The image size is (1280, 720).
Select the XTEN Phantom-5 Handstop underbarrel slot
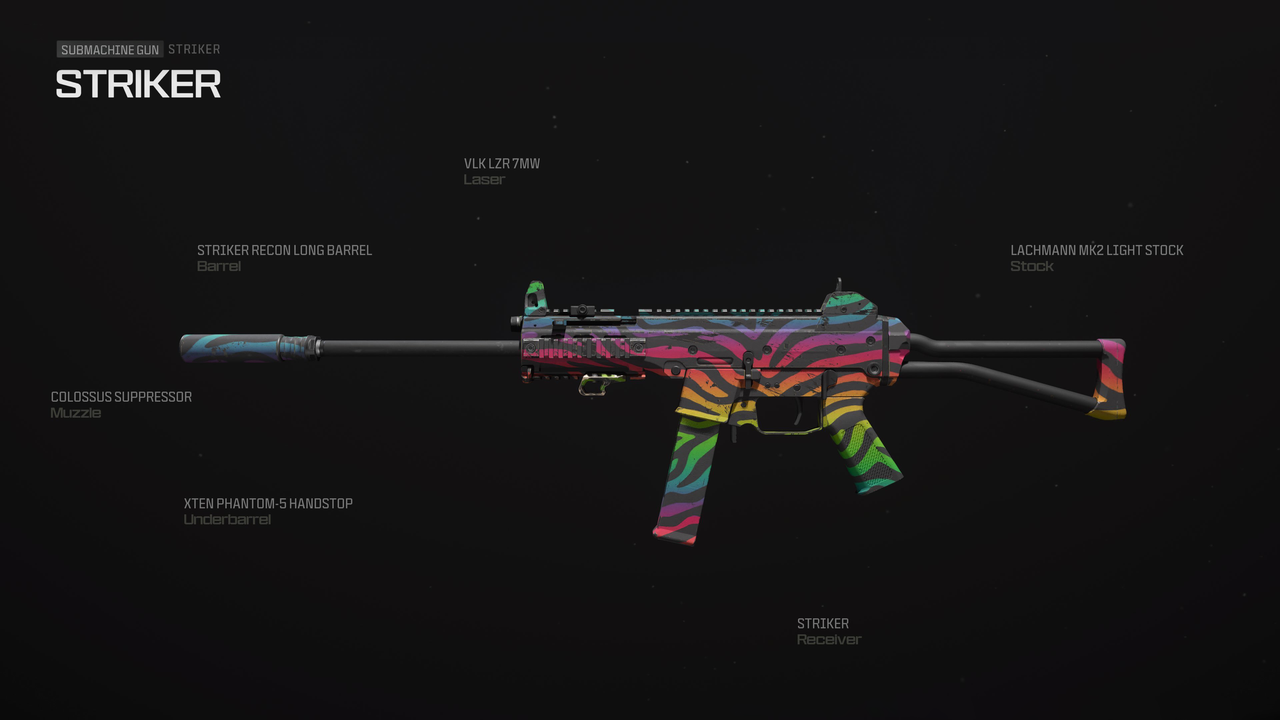point(266,502)
